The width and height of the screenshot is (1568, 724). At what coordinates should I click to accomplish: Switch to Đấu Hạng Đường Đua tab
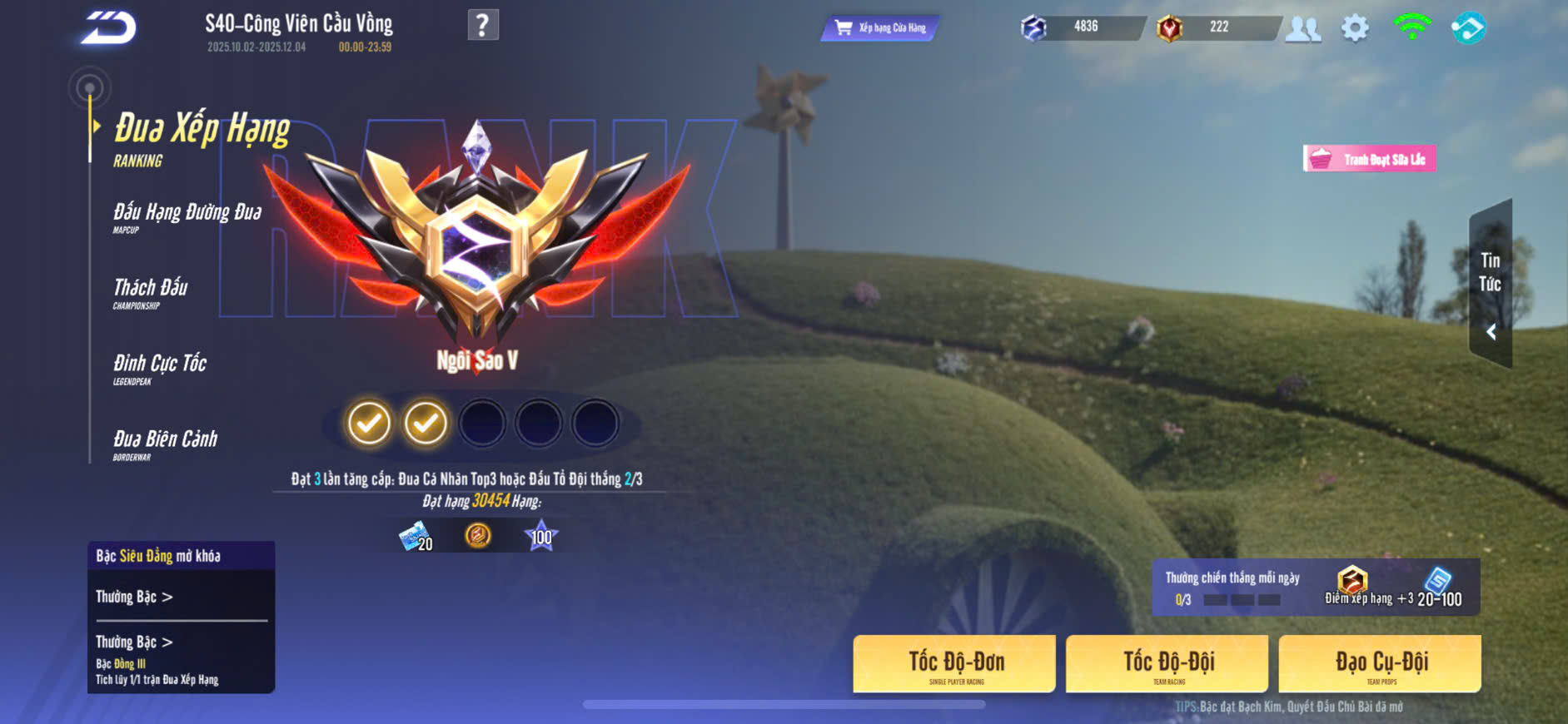click(187, 216)
